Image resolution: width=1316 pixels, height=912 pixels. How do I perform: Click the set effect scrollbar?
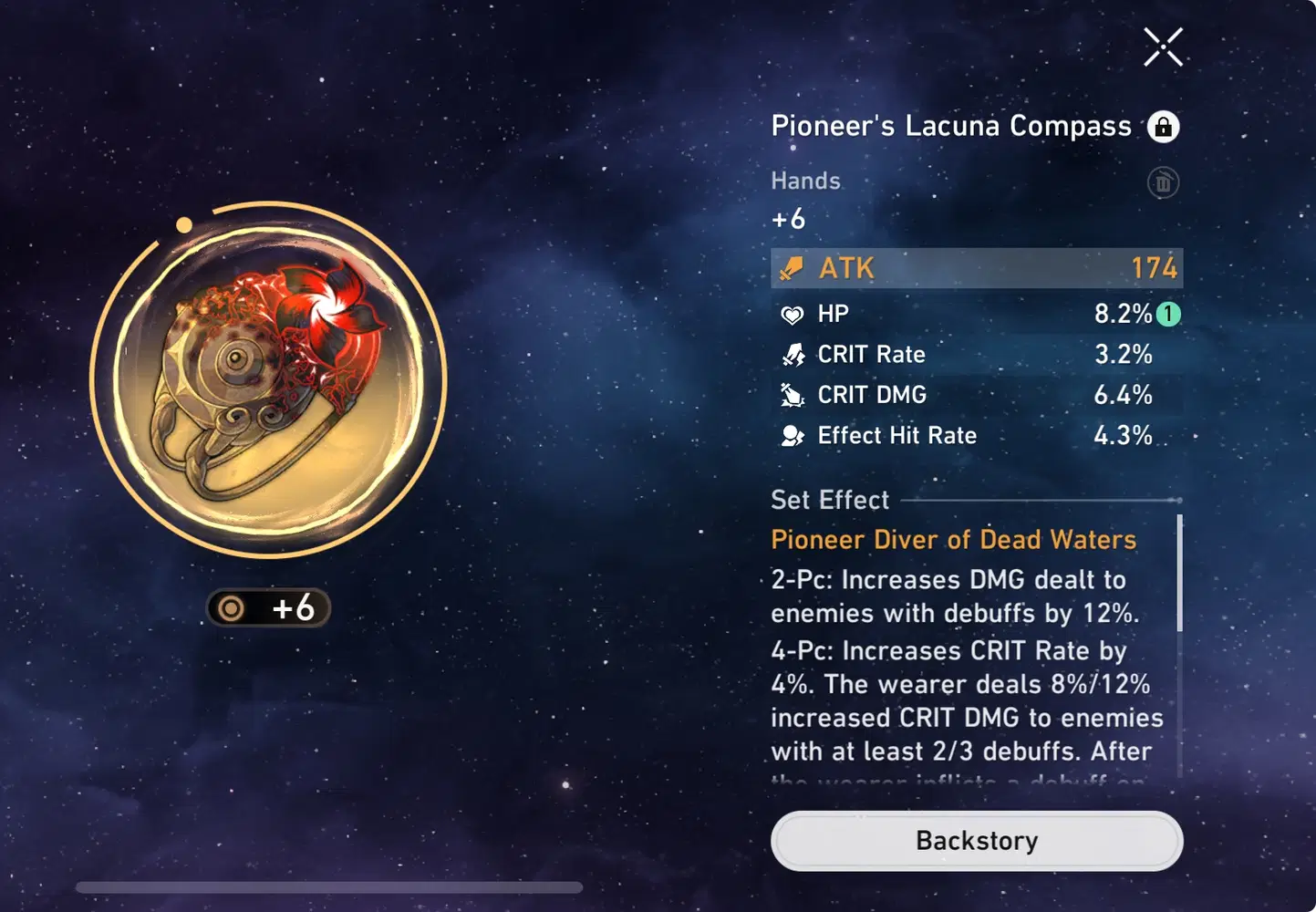tap(1179, 575)
